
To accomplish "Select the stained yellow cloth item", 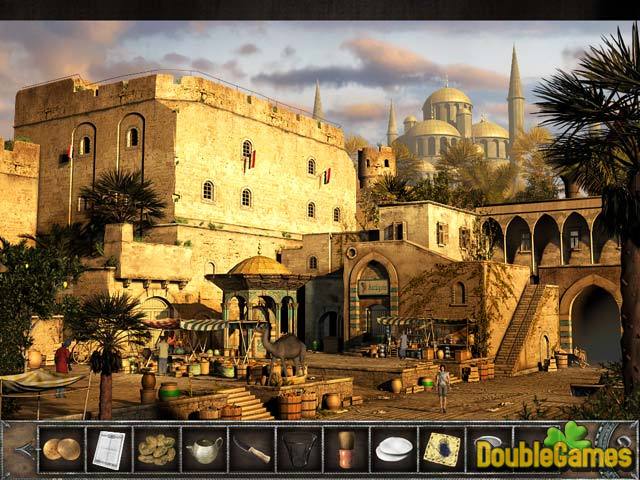I will click(x=441, y=450).
